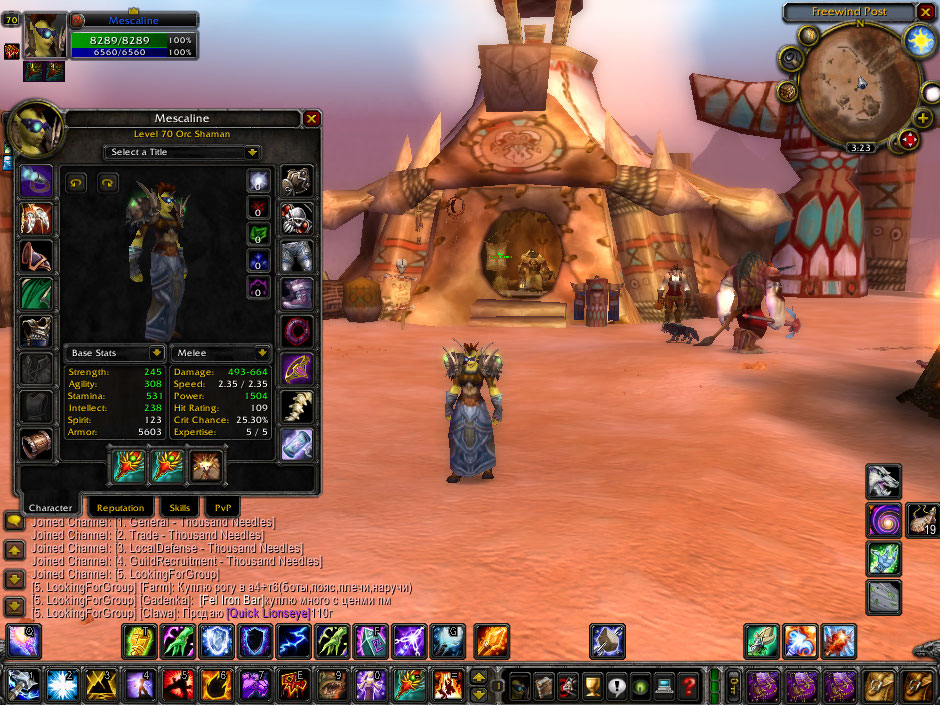Click the purple spiral ability icon
Viewport: 940px width, 705px height.
(x=884, y=520)
